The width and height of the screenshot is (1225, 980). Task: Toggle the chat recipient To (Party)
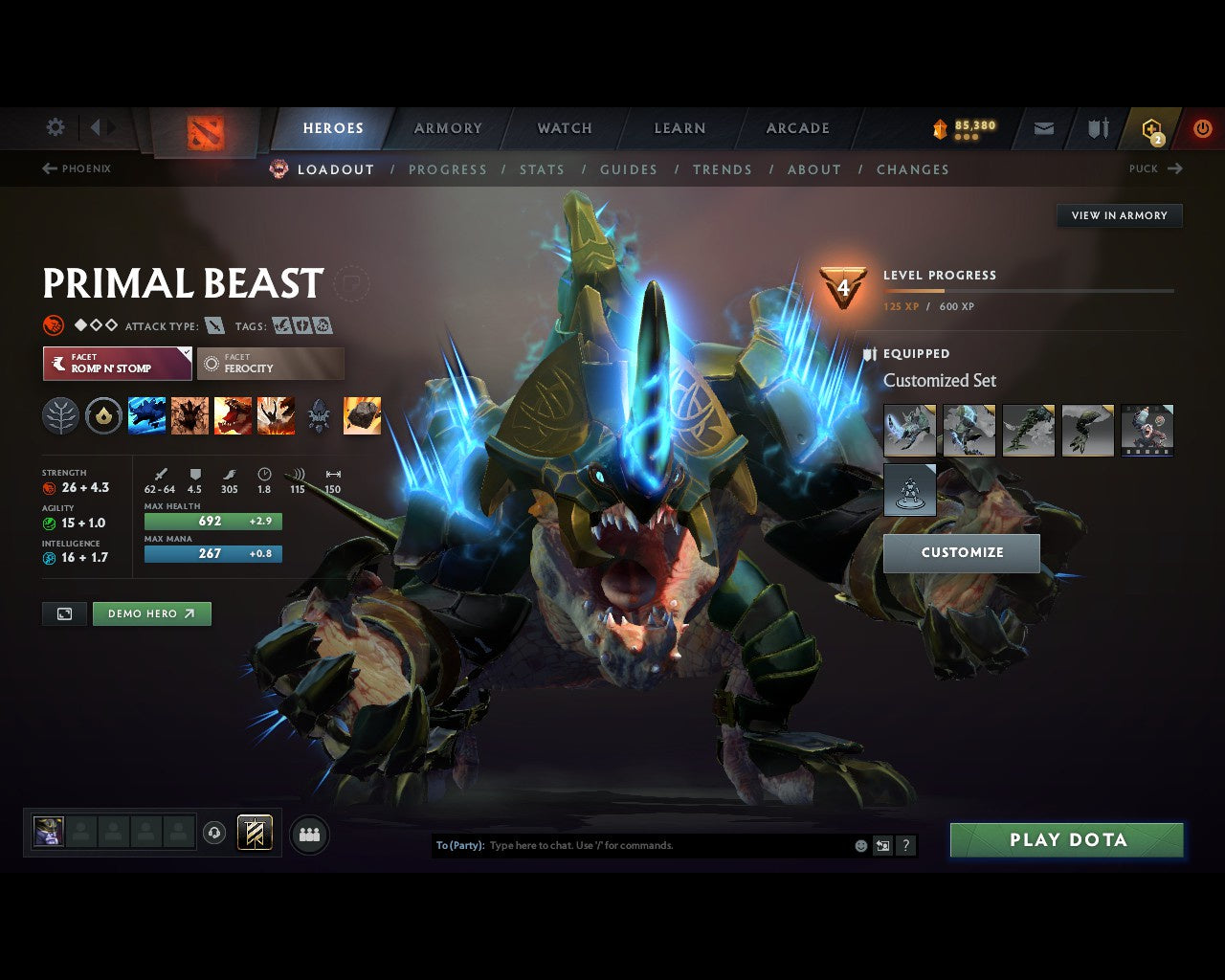(457, 846)
